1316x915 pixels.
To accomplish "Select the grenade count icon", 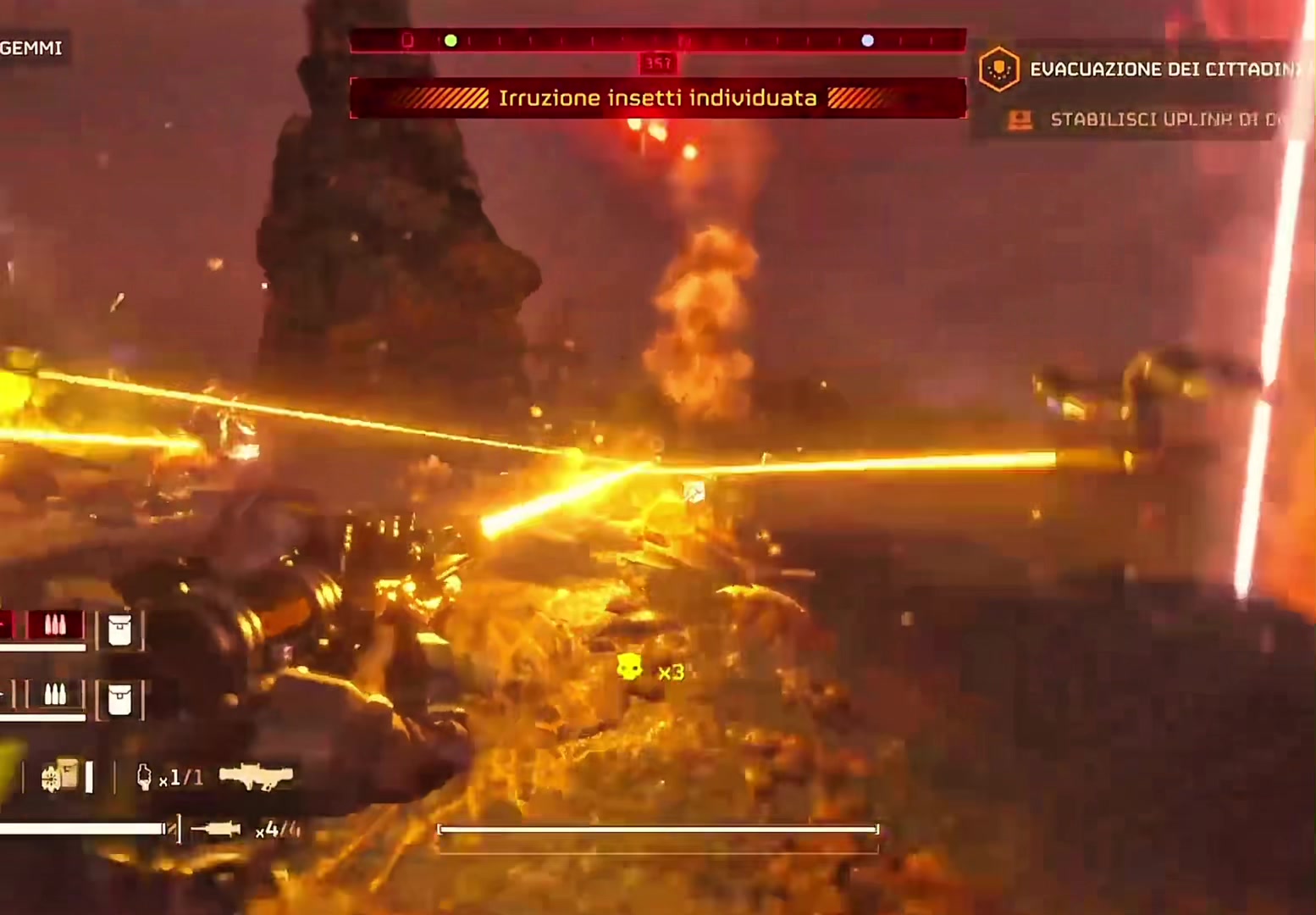I will click(144, 777).
